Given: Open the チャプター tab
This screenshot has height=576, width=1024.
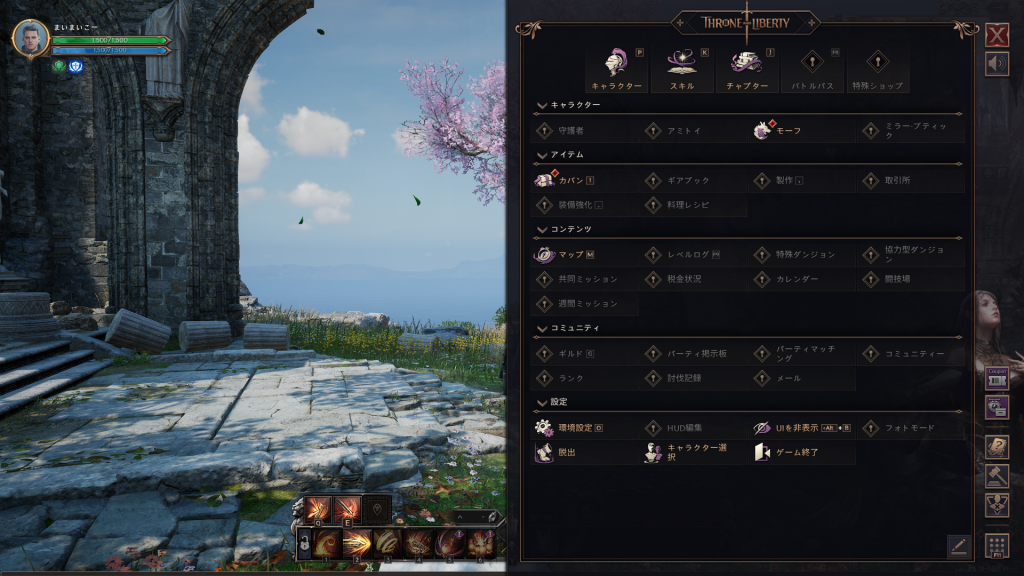Looking at the screenshot, I should [746, 69].
